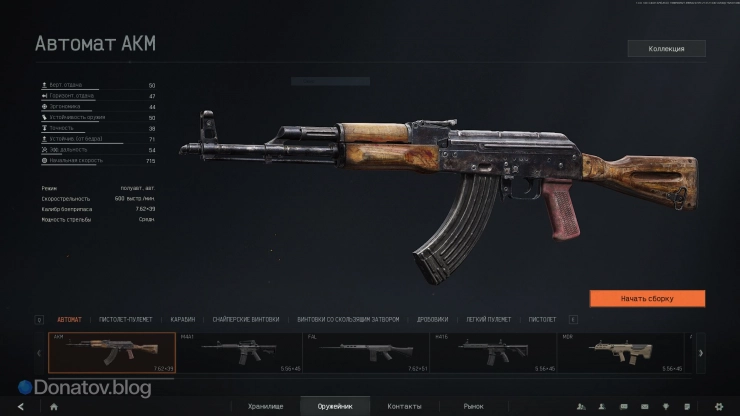Viewport: 740px width, 416px height.
Task: Select the Автомат category tab
Action: point(70,319)
